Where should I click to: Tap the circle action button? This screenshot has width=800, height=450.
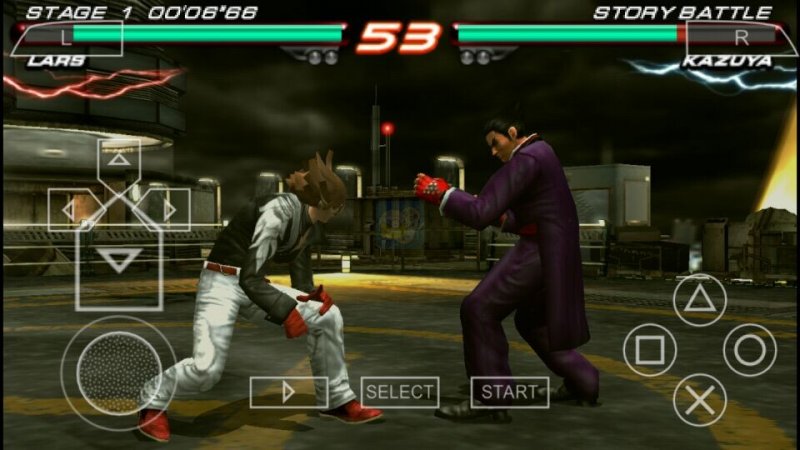coord(749,350)
